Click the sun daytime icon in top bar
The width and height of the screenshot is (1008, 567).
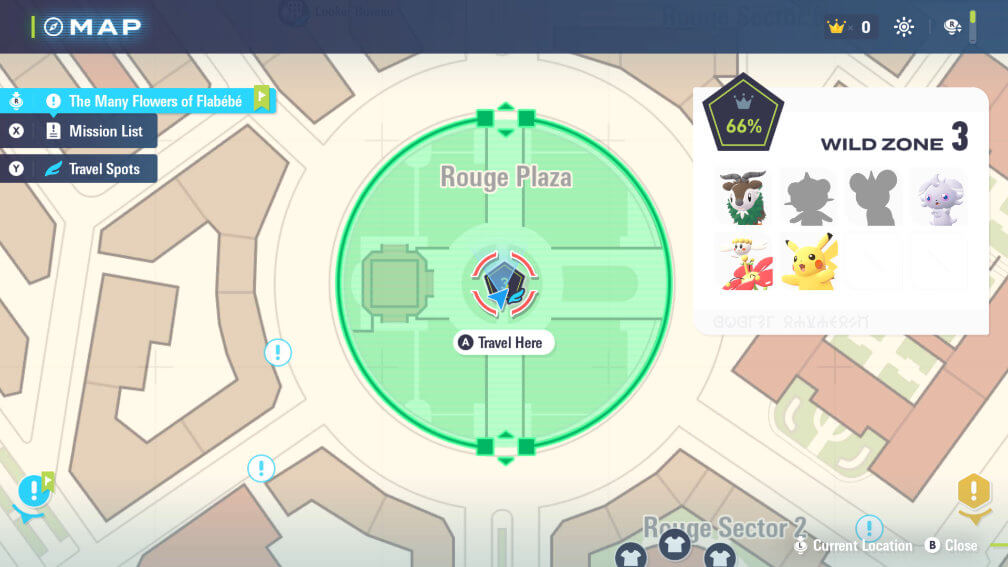click(904, 27)
